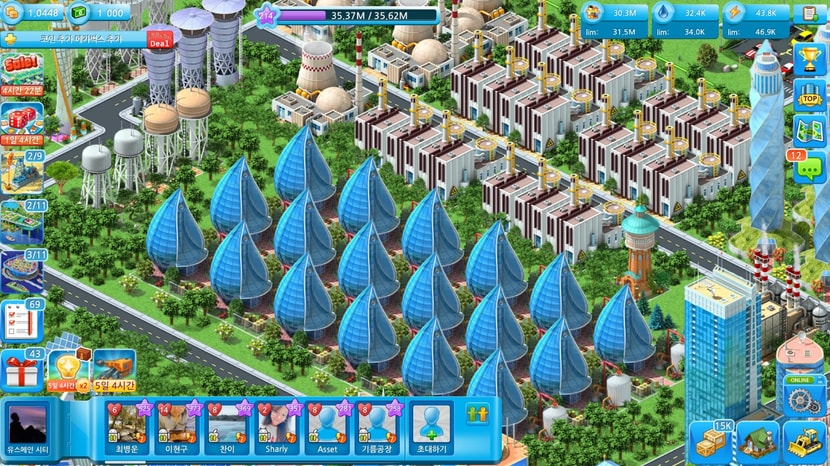The width and height of the screenshot is (830, 466).
Task: Open the trophy achievements button
Action: [808, 58]
